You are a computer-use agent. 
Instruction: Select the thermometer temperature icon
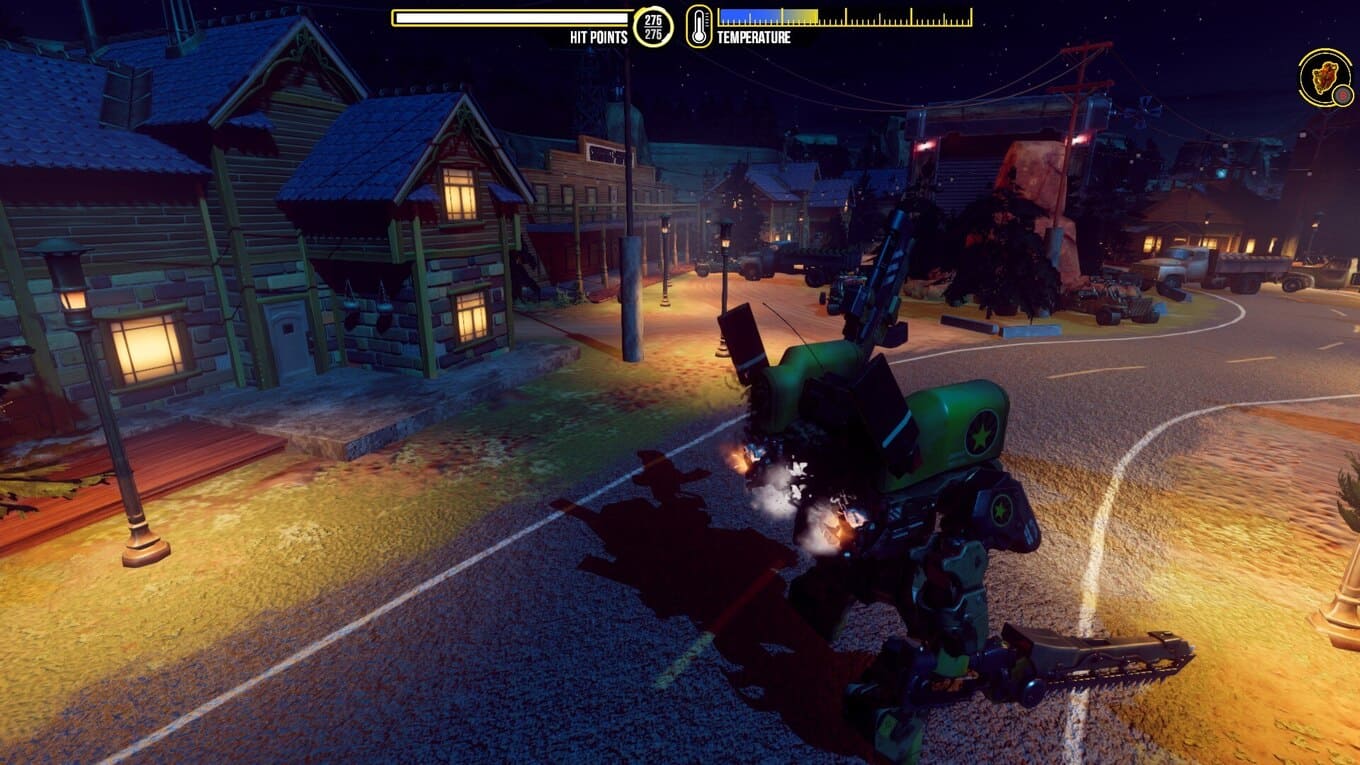[699, 26]
